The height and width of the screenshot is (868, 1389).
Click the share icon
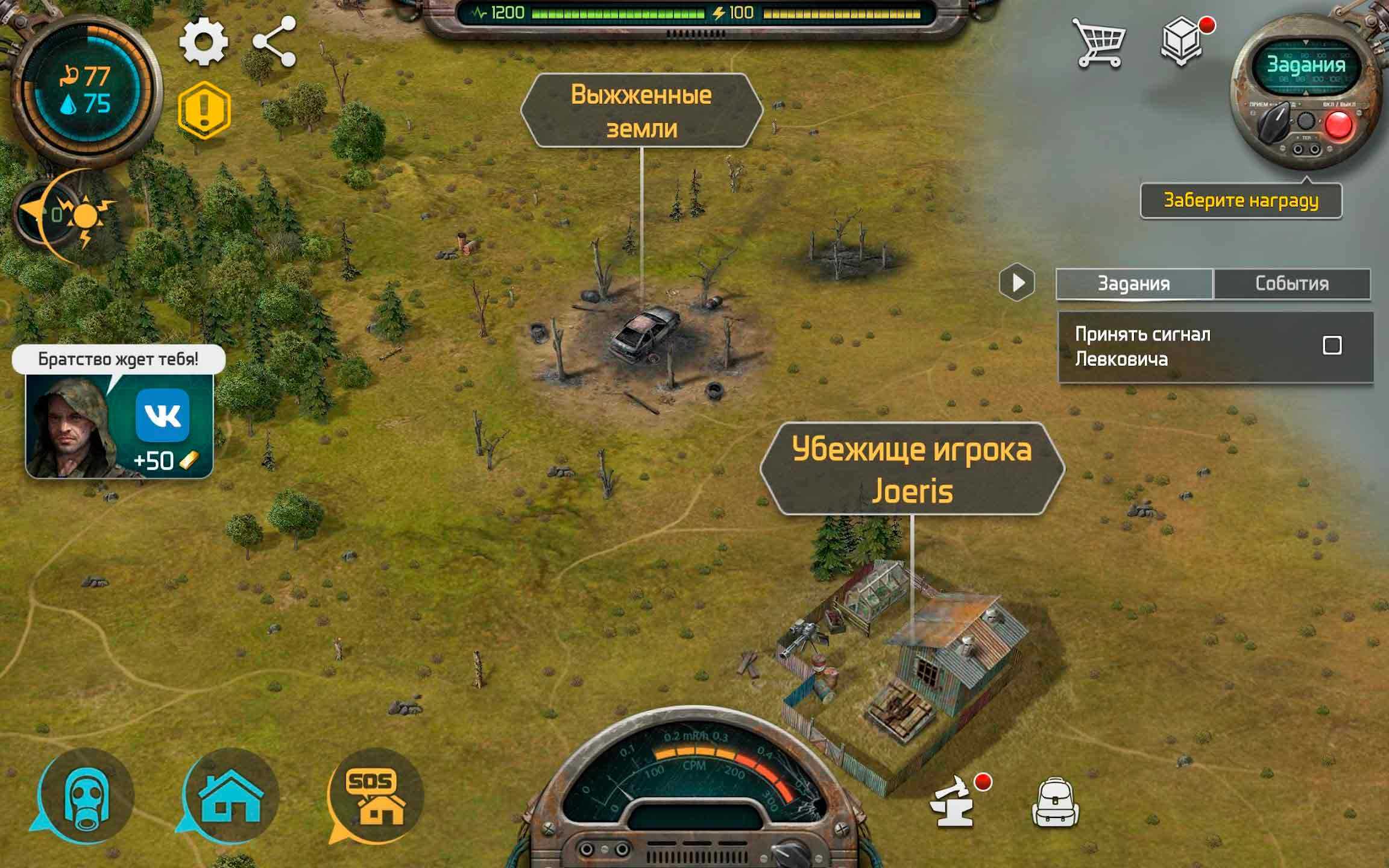[x=274, y=42]
